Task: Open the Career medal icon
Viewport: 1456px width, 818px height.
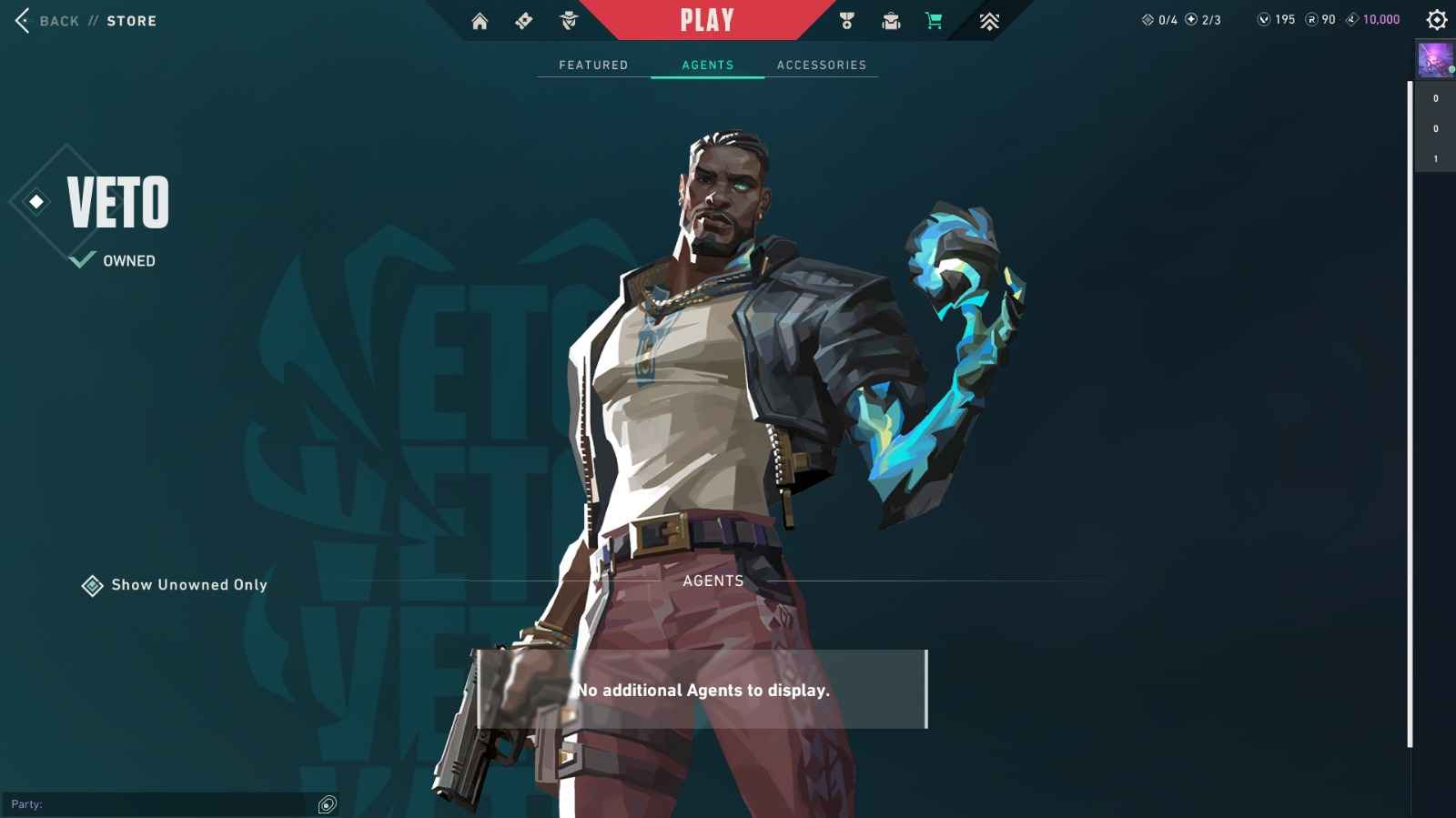Action: point(846,19)
